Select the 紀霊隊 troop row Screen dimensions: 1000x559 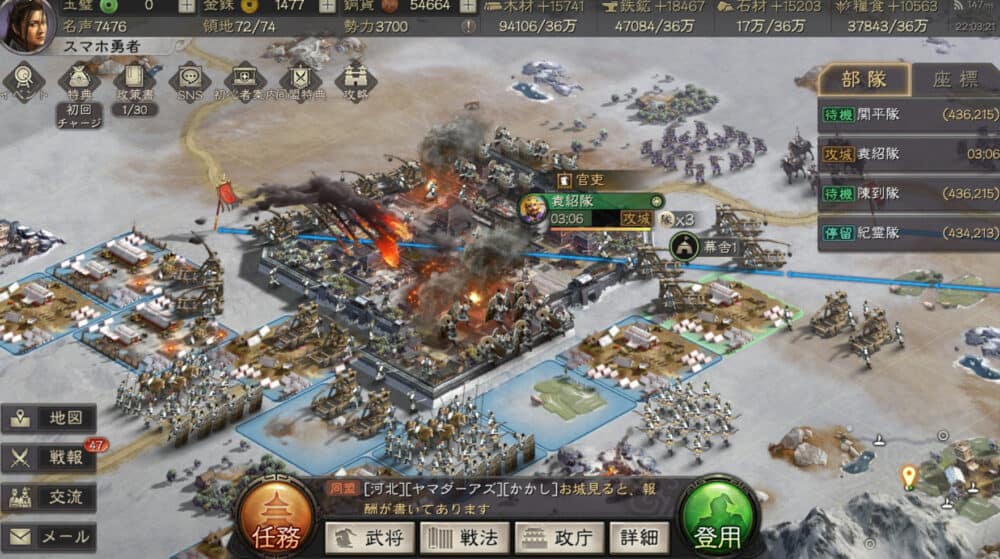[908, 233]
